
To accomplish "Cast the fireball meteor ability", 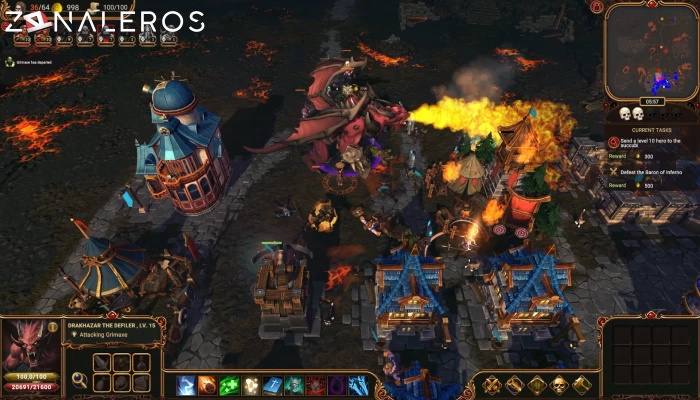I will coord(207,385).
